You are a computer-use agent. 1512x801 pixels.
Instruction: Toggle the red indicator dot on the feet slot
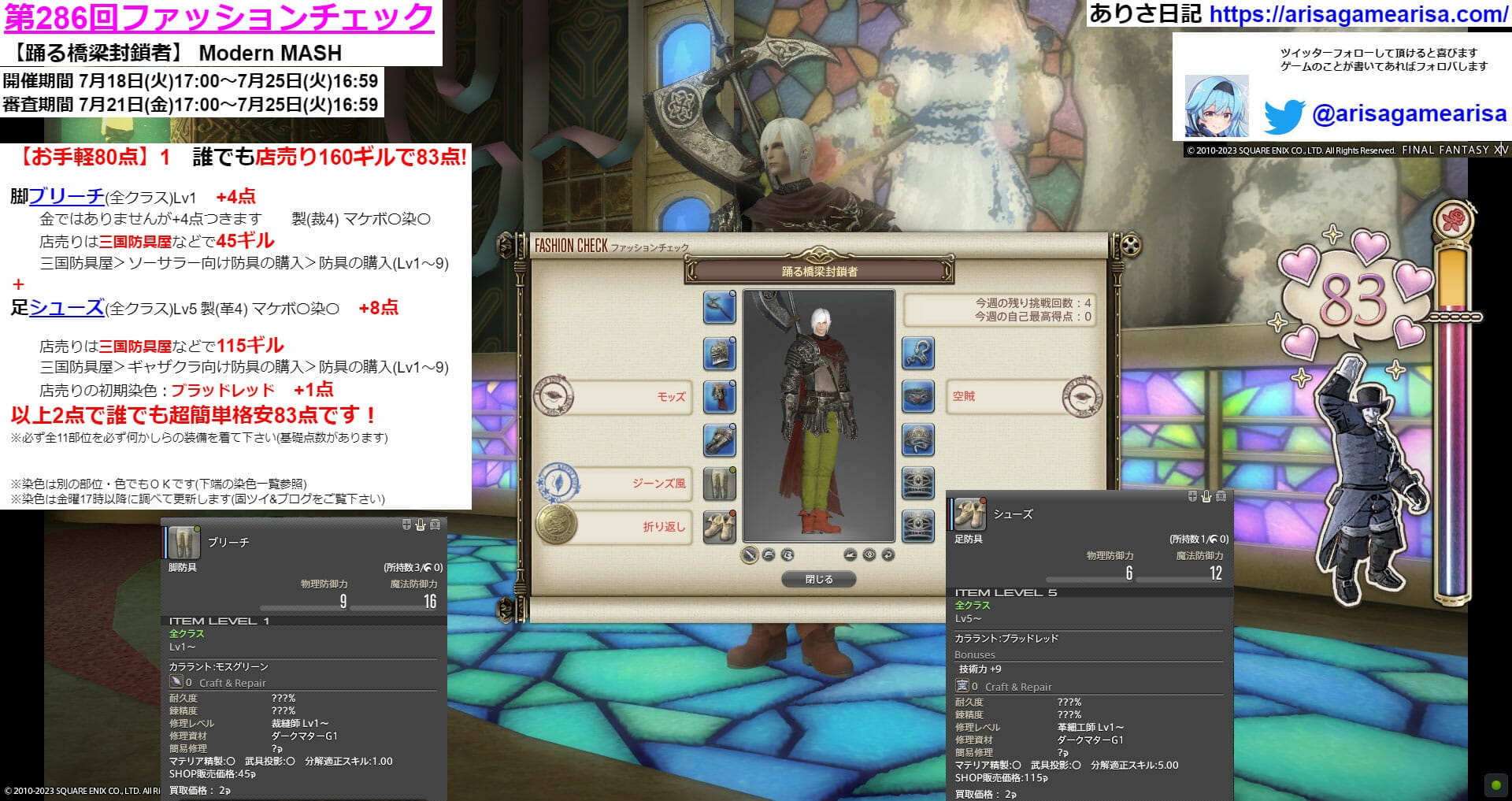click(732, 512)
